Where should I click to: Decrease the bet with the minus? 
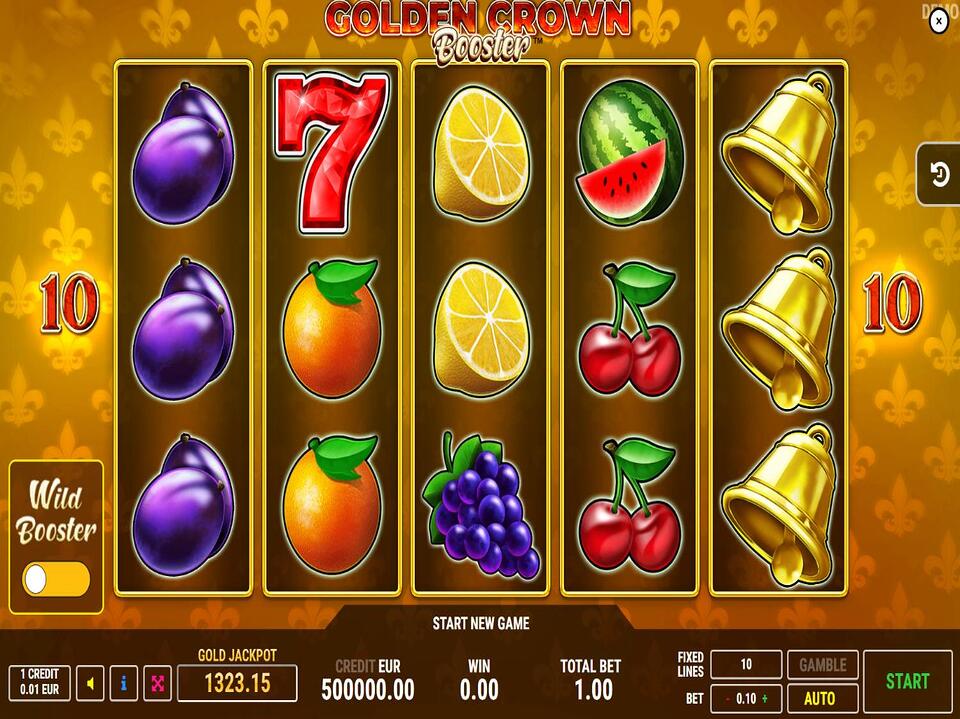point(727,698)
